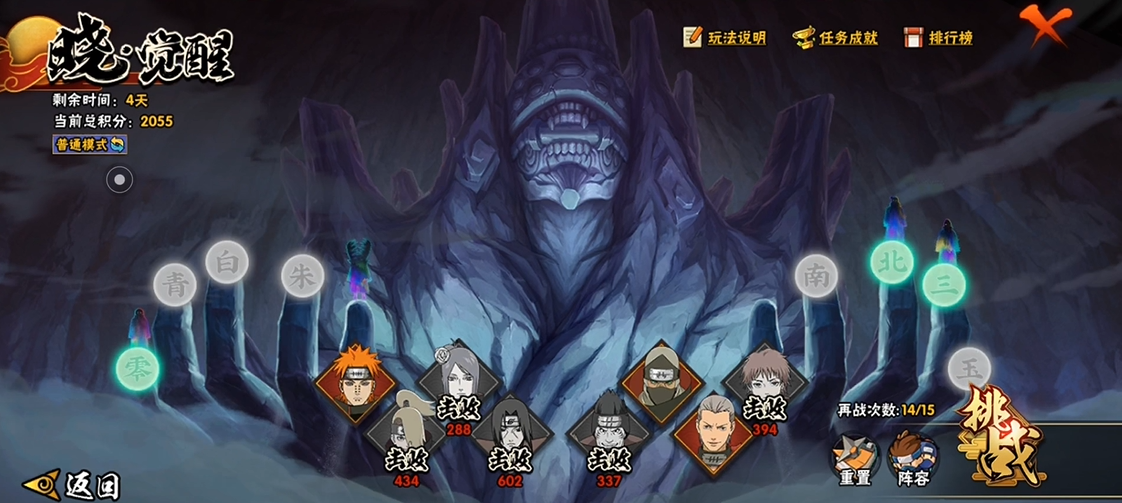This screenshot has width=1122, height=503.
Task: Go back with the 返回 button
Action: pyautogui.click(x=73, y=485)
